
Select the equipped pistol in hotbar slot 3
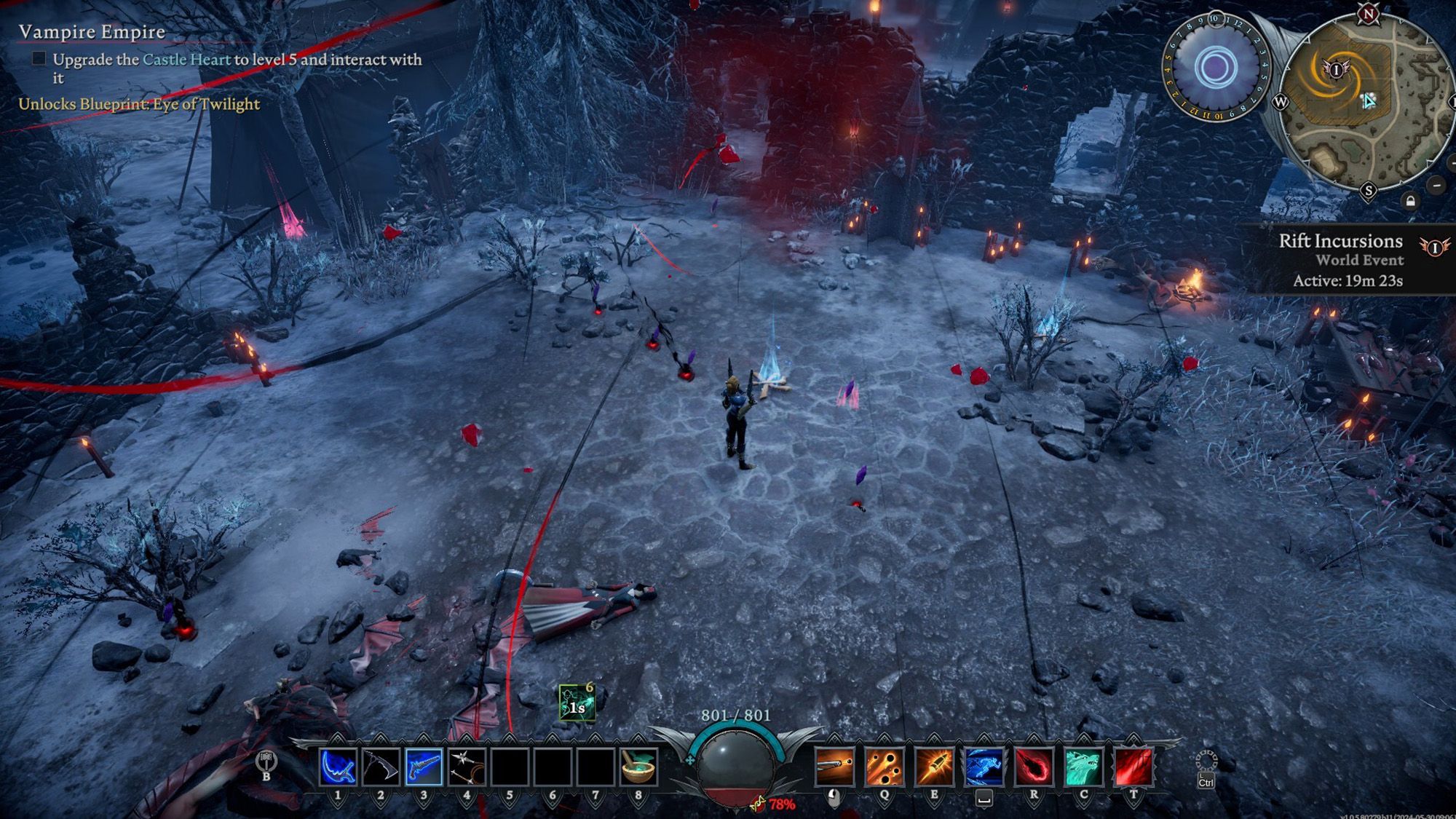(423, 767)
